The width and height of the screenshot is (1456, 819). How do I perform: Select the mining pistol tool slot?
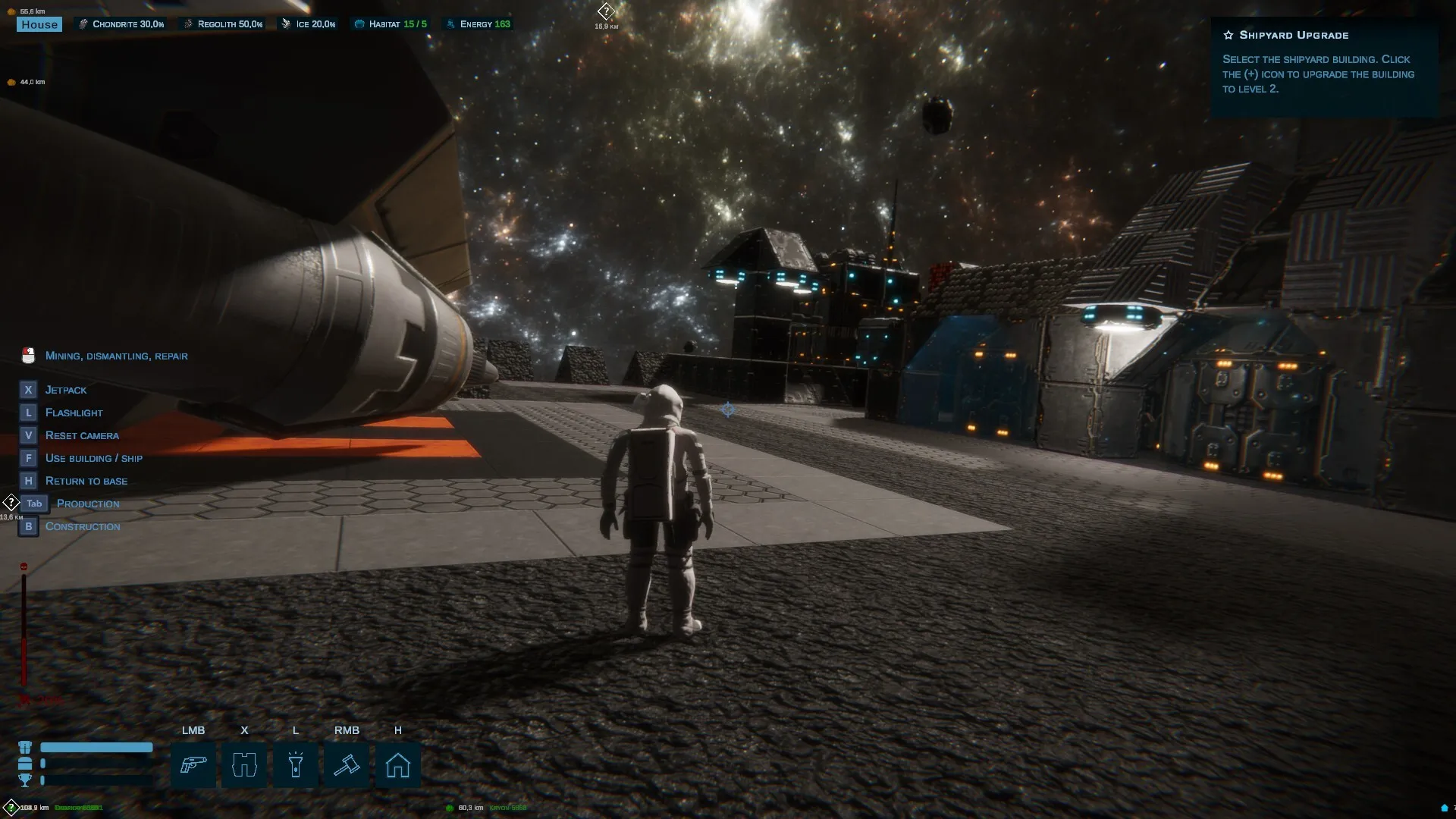click(193, 765)
